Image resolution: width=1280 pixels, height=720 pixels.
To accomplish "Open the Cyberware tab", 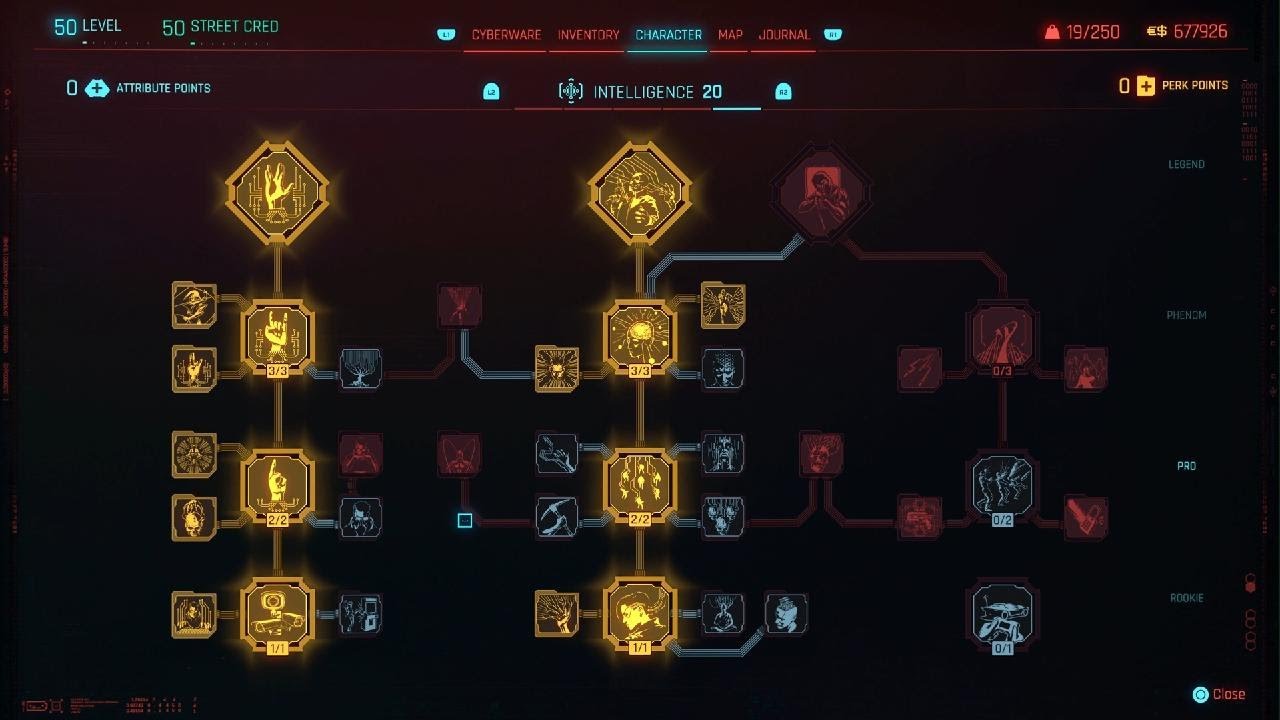I will pyautogui.click(x=506, y=35).
